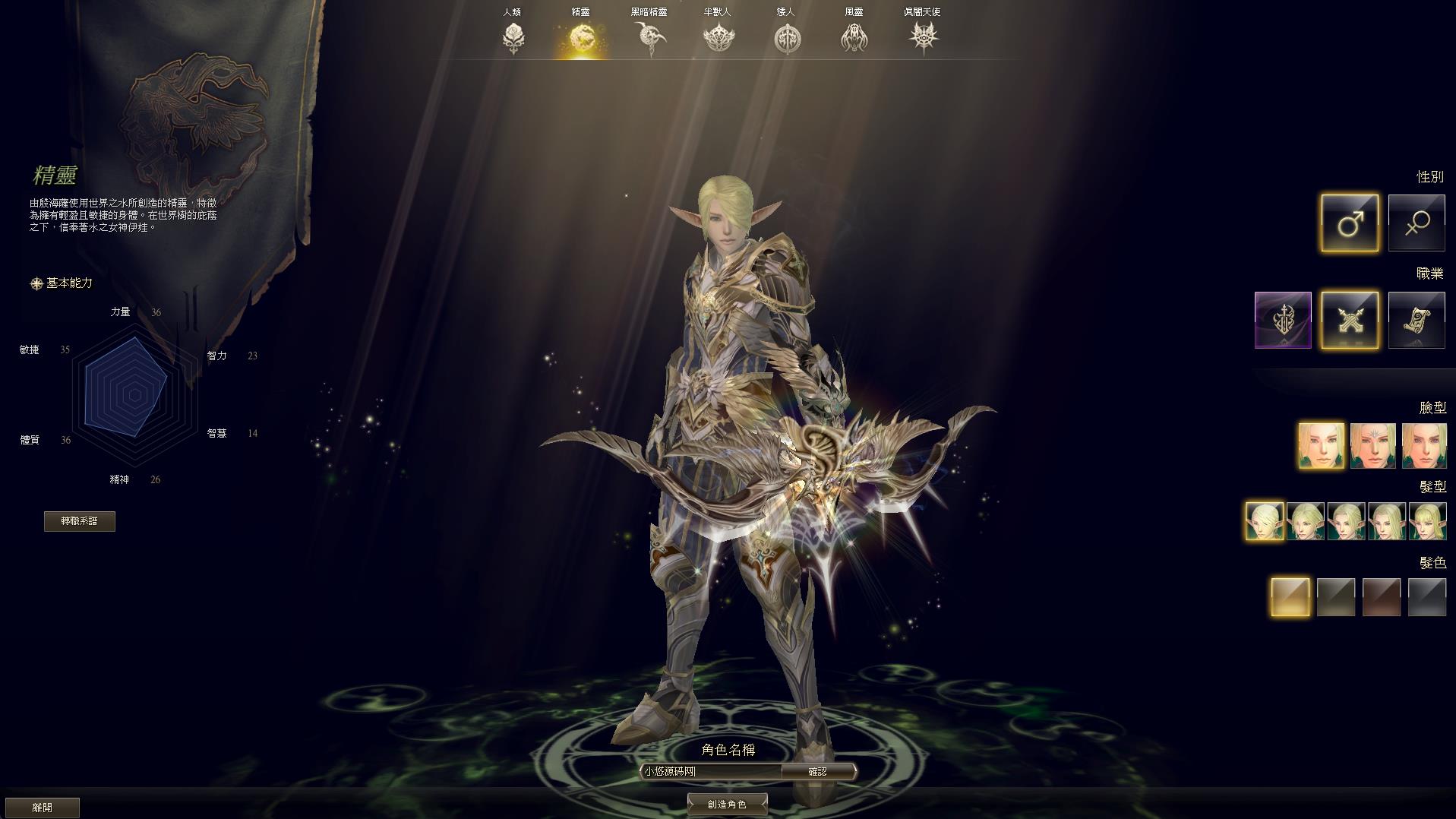Choose the 真闇天使 race tab
The width and height of the screenshot is (1456, 819).
click(x=922, y=37)
